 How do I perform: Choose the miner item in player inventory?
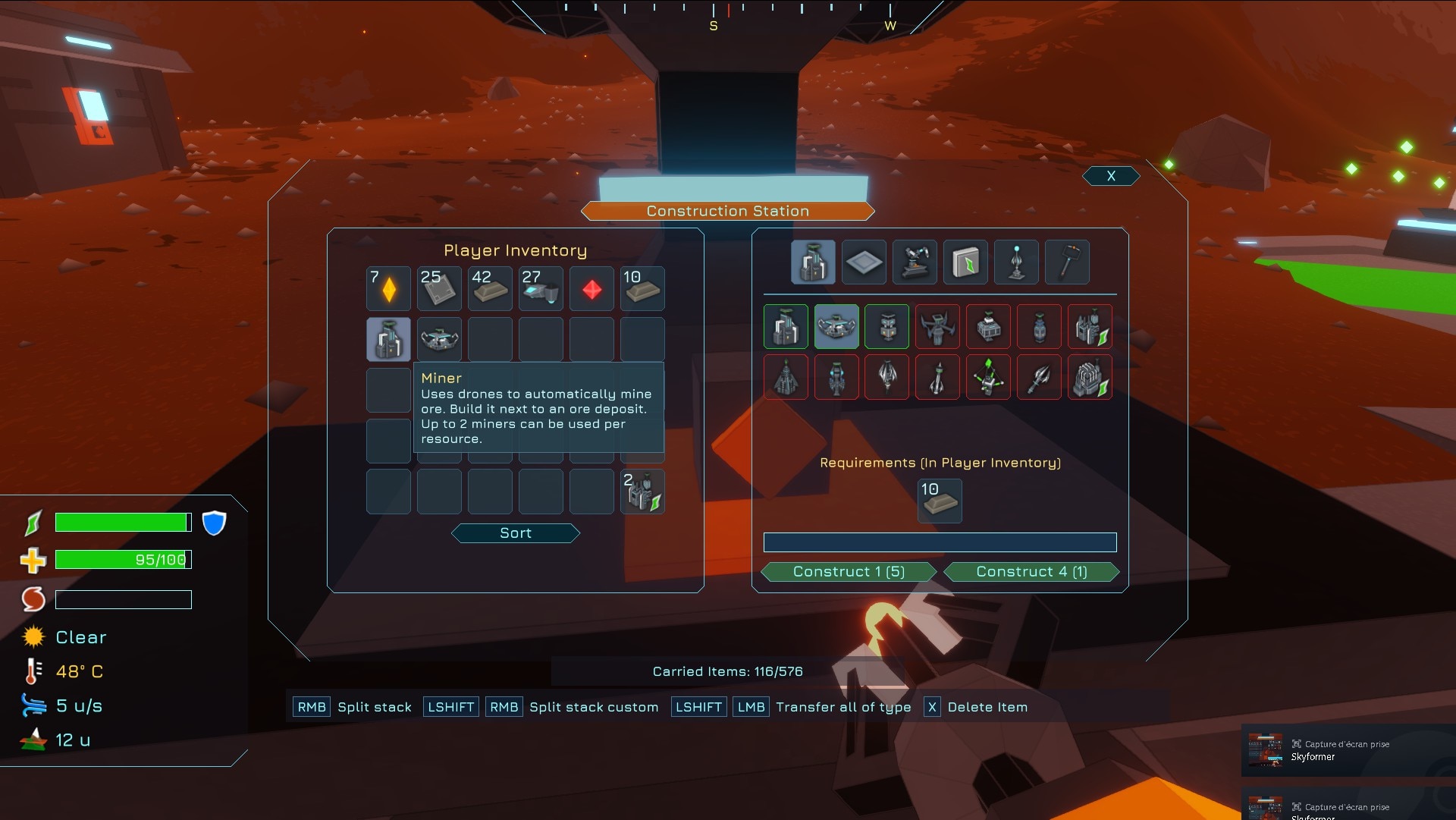(388, 339)
